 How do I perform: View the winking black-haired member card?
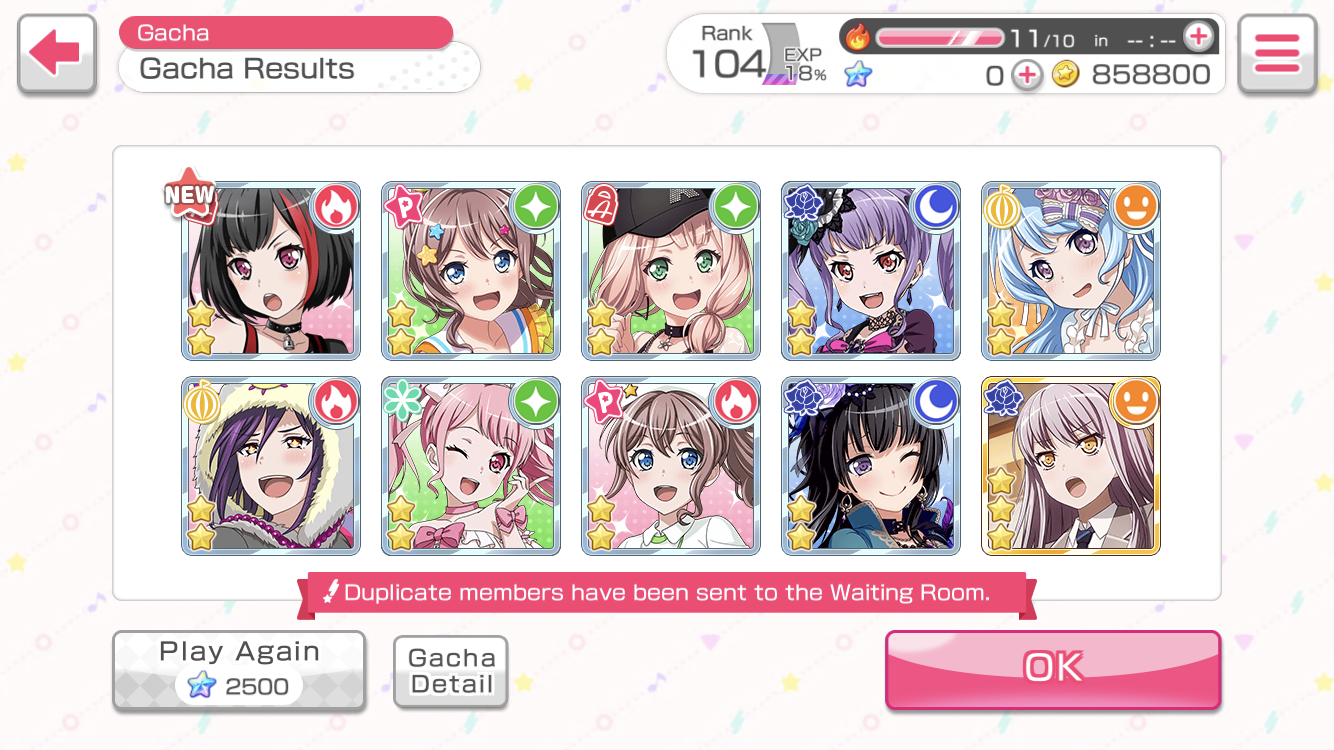[871, 466]
